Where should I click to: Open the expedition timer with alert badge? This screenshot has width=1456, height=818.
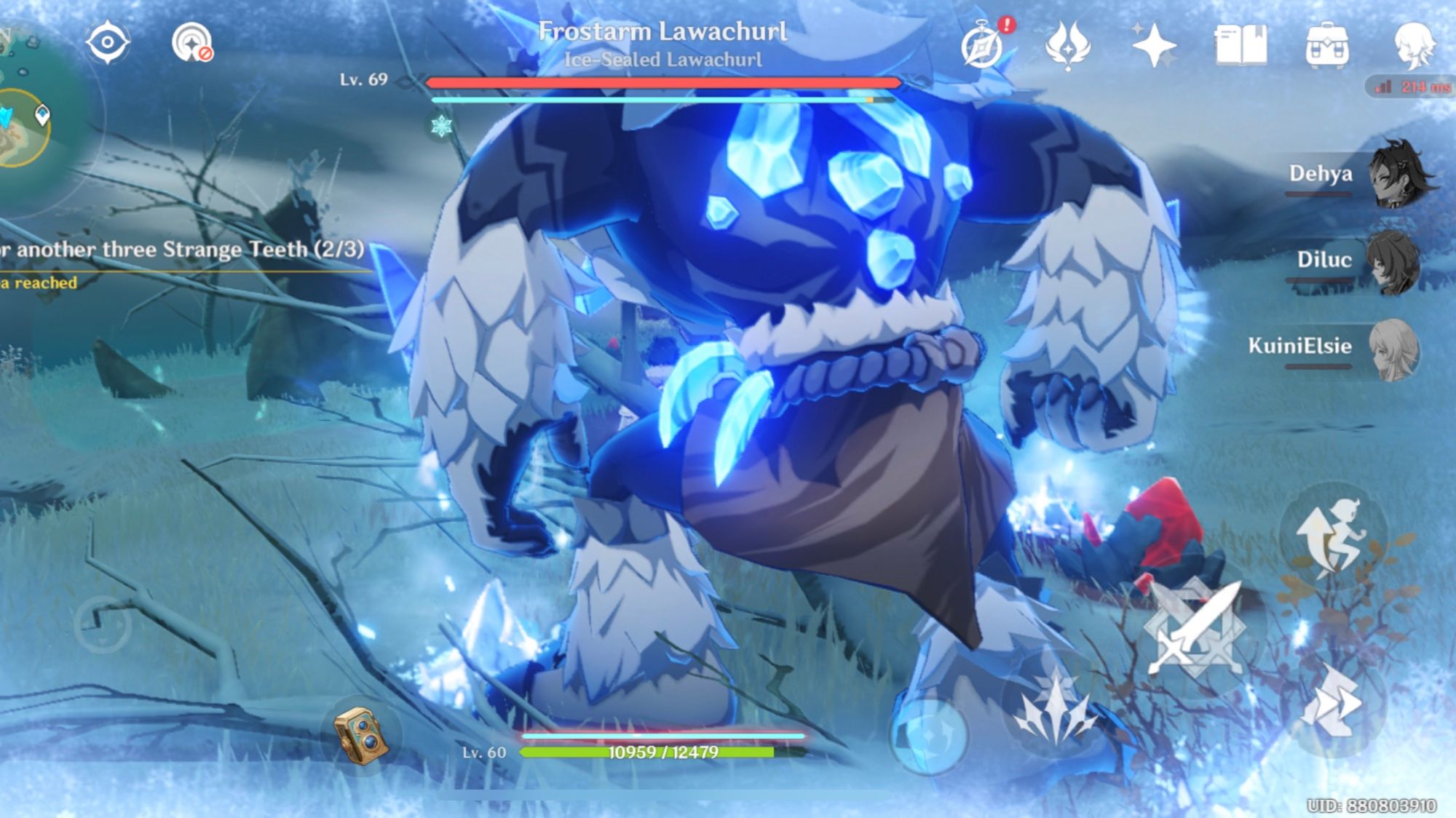[983, 47]
